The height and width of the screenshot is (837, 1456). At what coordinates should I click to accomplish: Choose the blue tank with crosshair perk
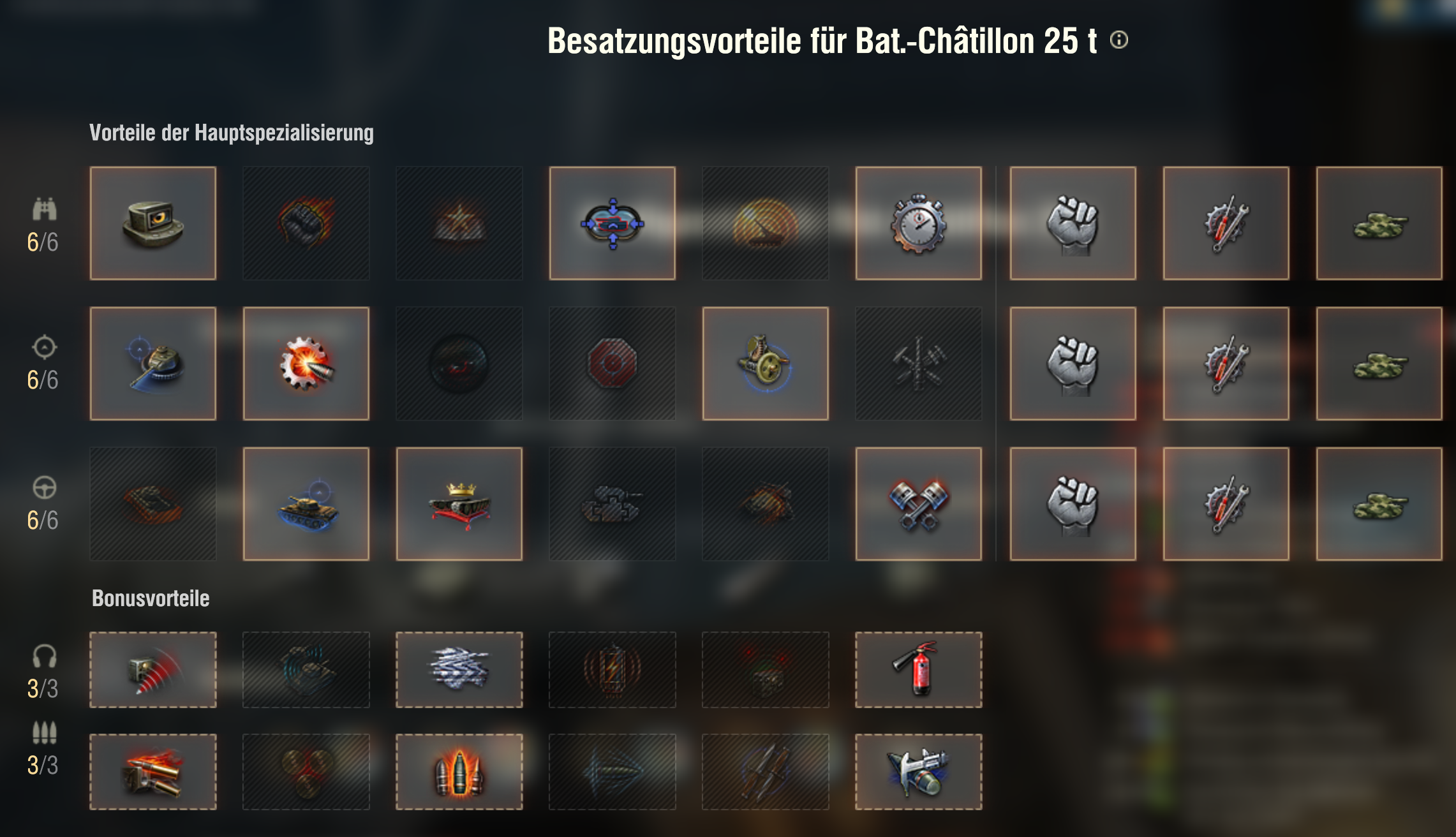coord(306,504)
